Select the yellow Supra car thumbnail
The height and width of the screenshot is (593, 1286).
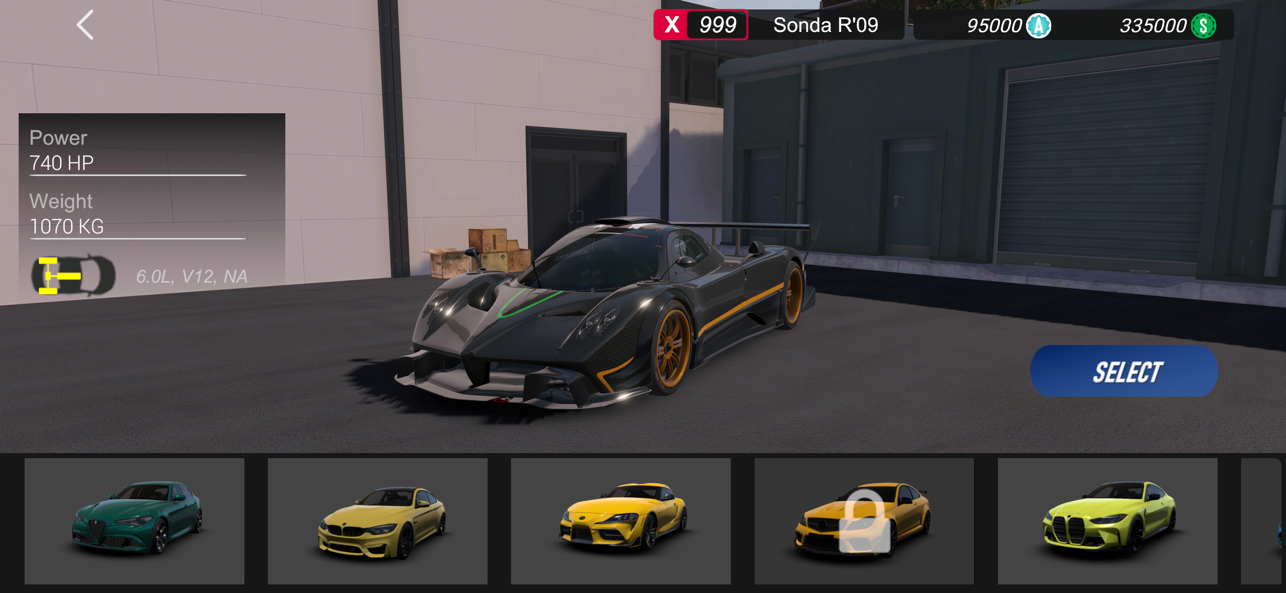pyautogui.click(x=620, y=521)
